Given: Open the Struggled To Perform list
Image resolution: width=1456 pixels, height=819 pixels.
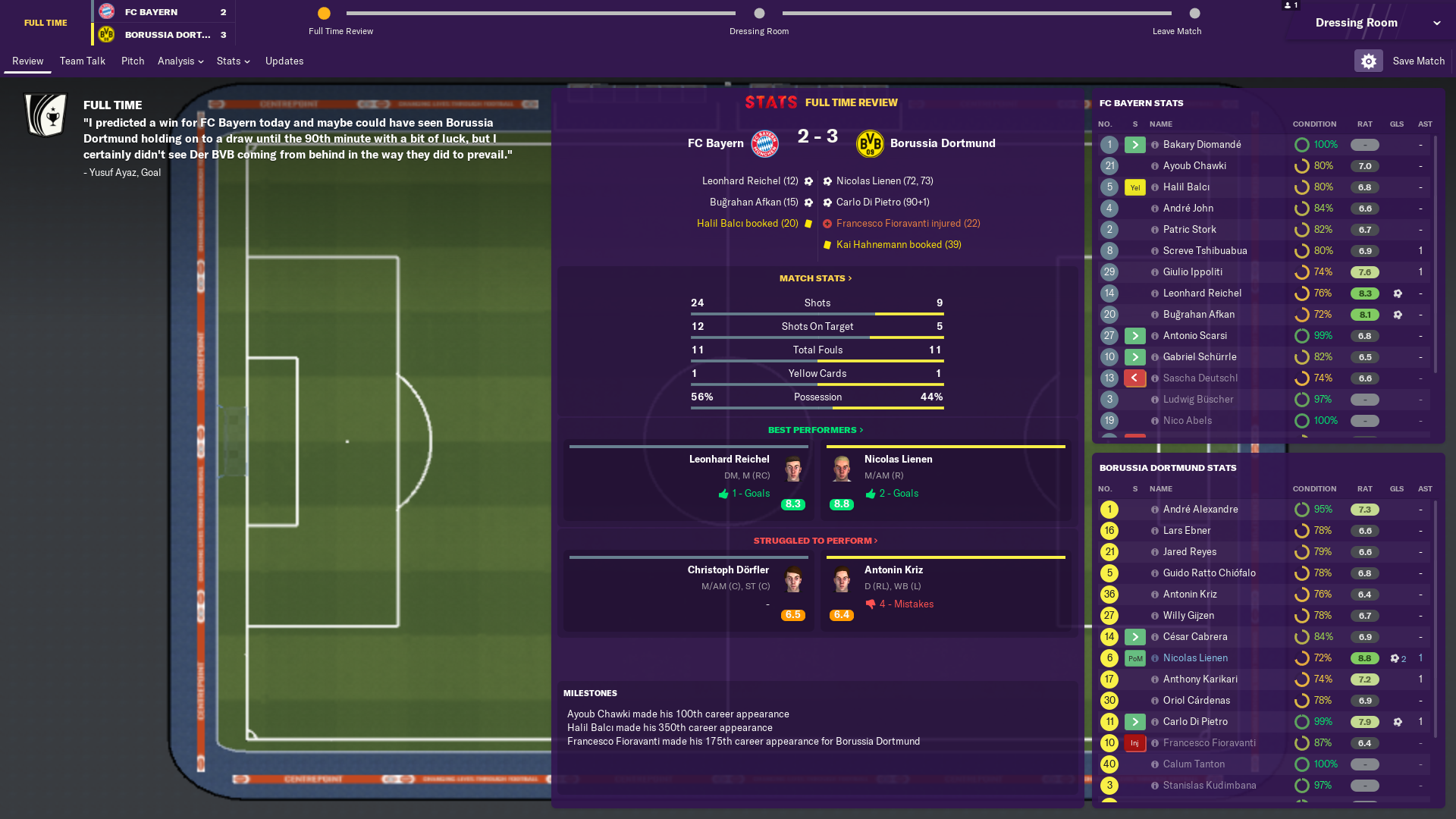Looking at the screenshot, I should click(815, 541).
